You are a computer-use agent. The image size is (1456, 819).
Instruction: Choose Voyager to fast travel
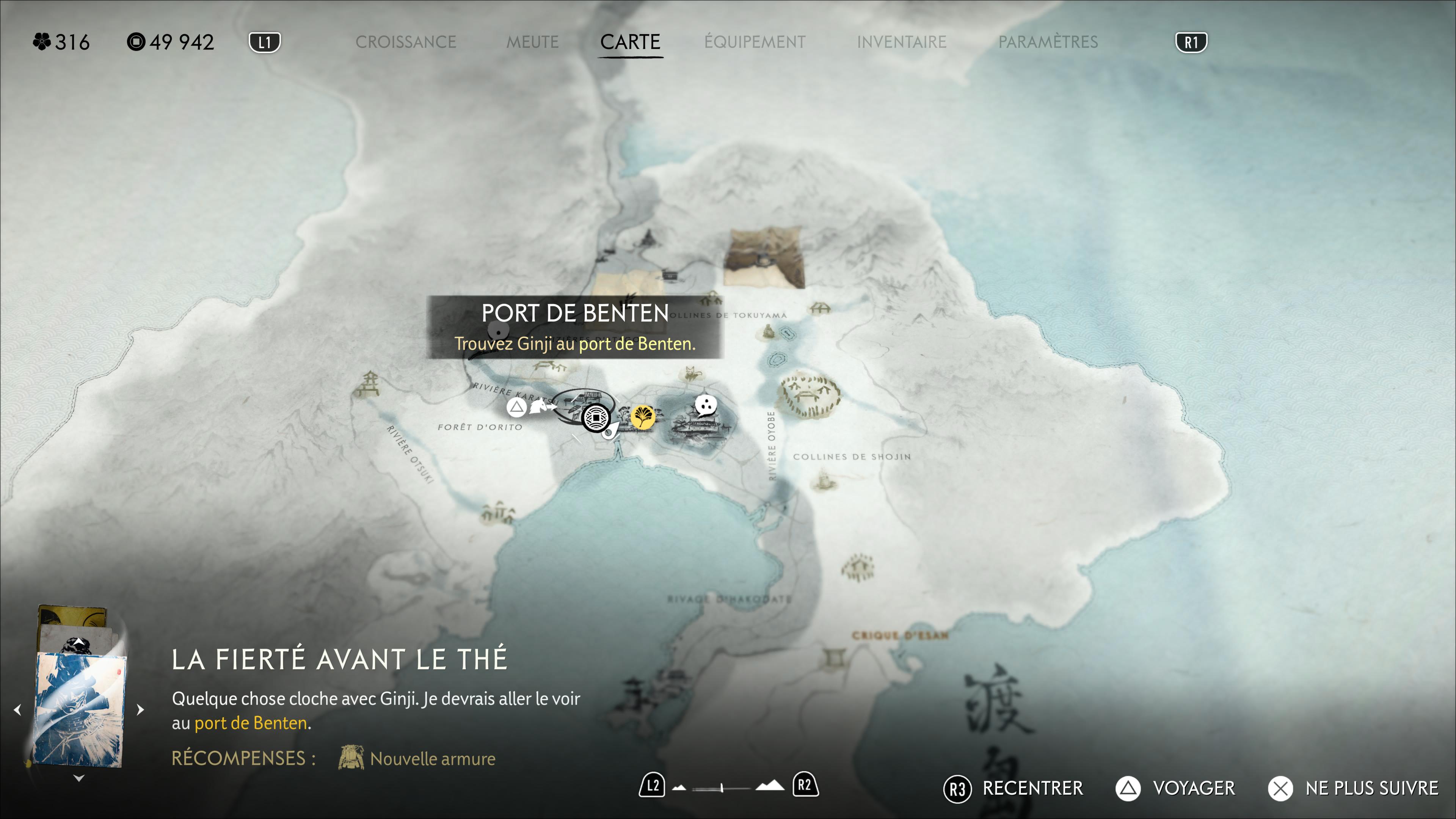(1176, 789)
